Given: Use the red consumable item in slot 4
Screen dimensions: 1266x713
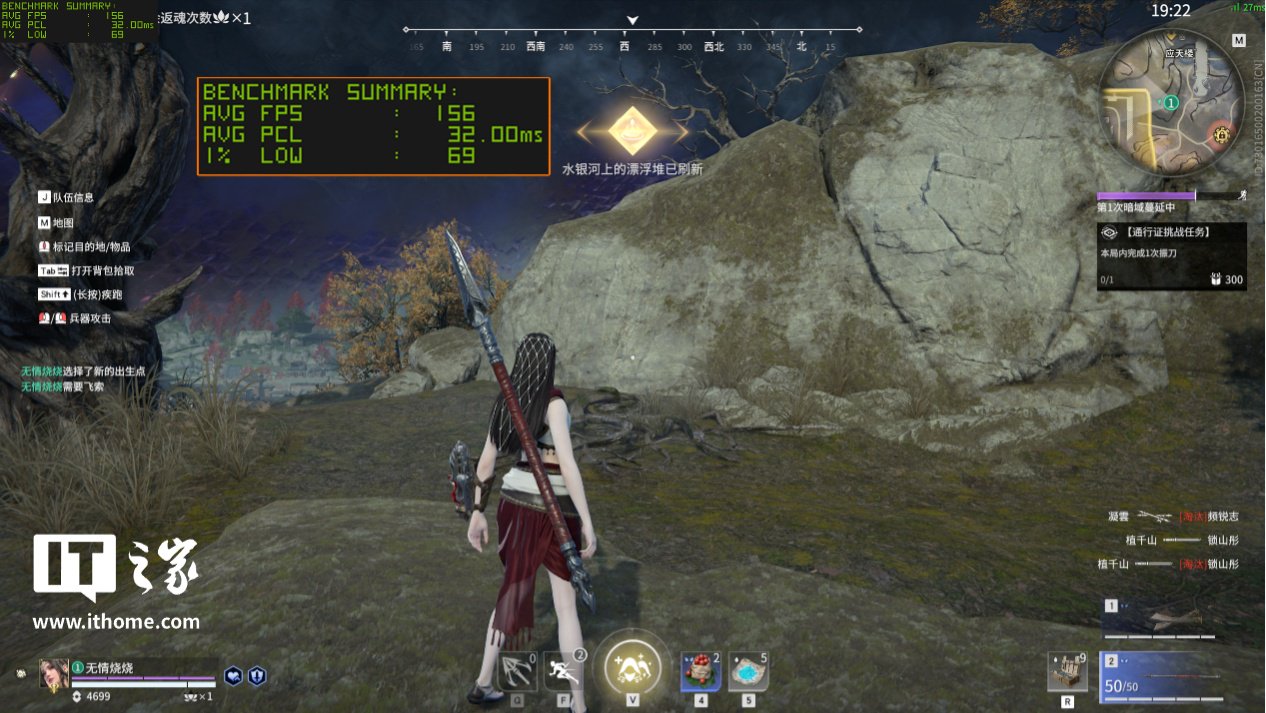Looking at the screenshot, I should [x=701, y=671].
